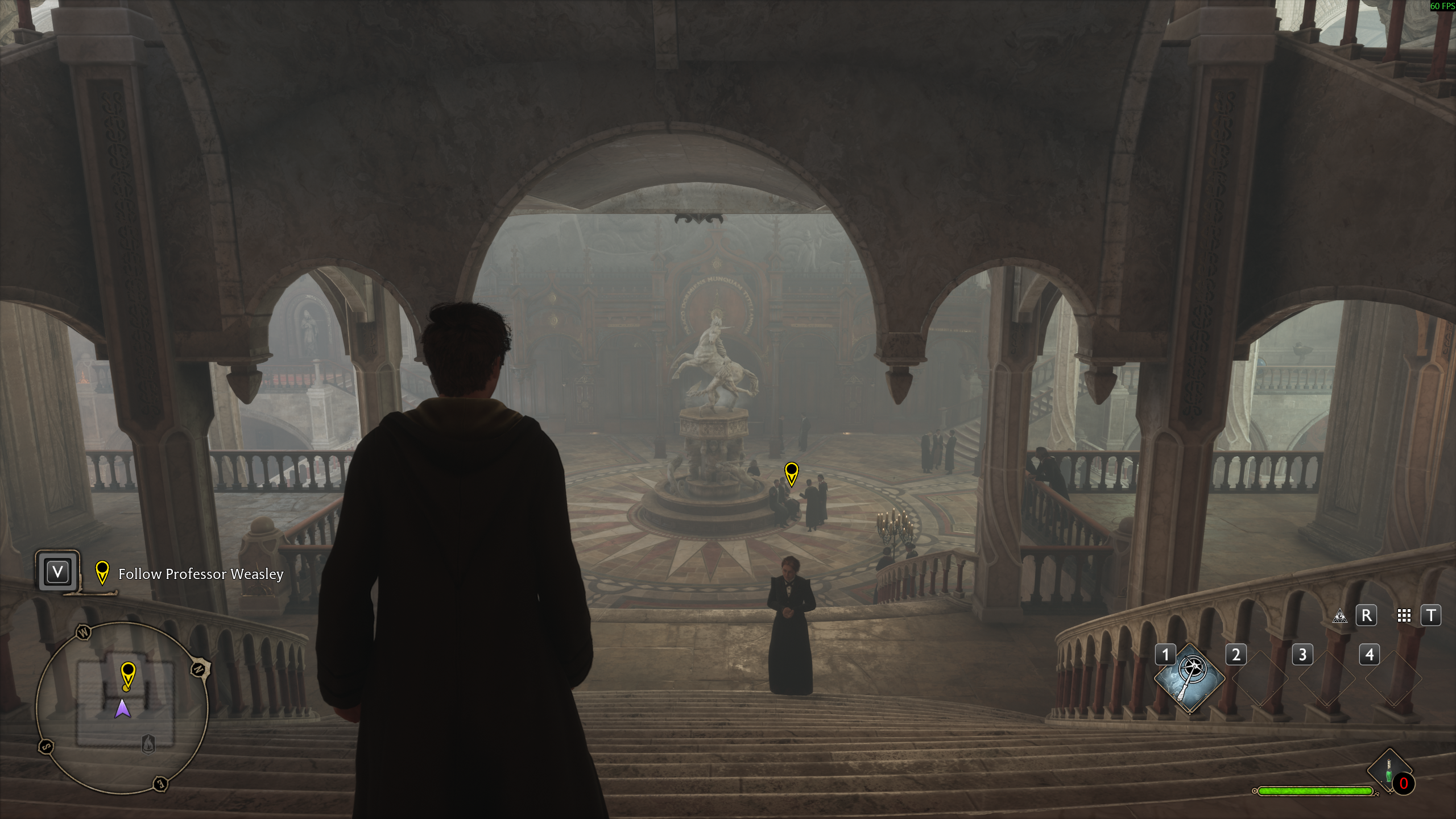Click the purple player arrow on the minimap
This screenshot has width=1456, height=819.
[123, 709]
